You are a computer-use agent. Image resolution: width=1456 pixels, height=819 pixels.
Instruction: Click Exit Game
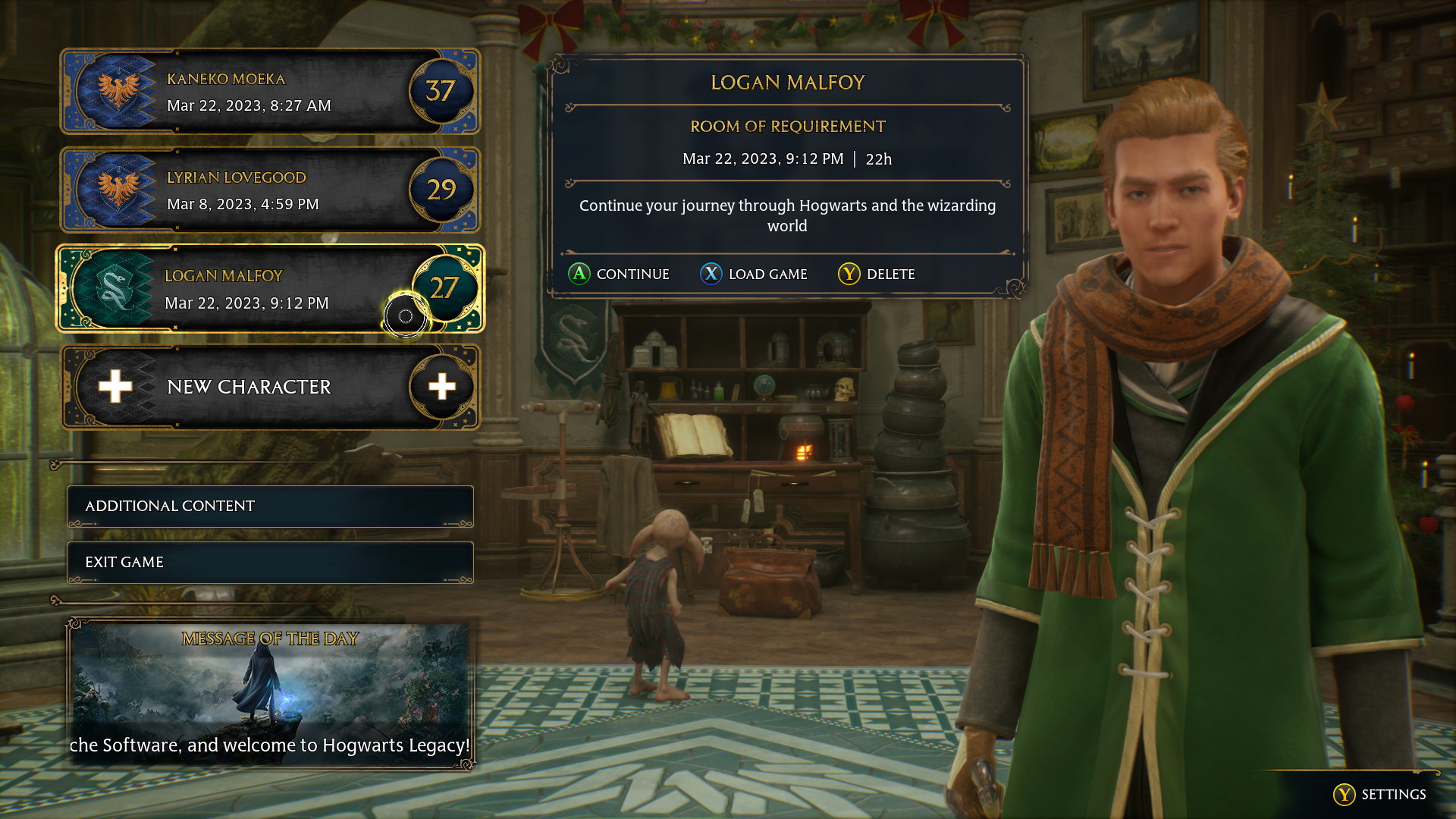click(270, 563)
